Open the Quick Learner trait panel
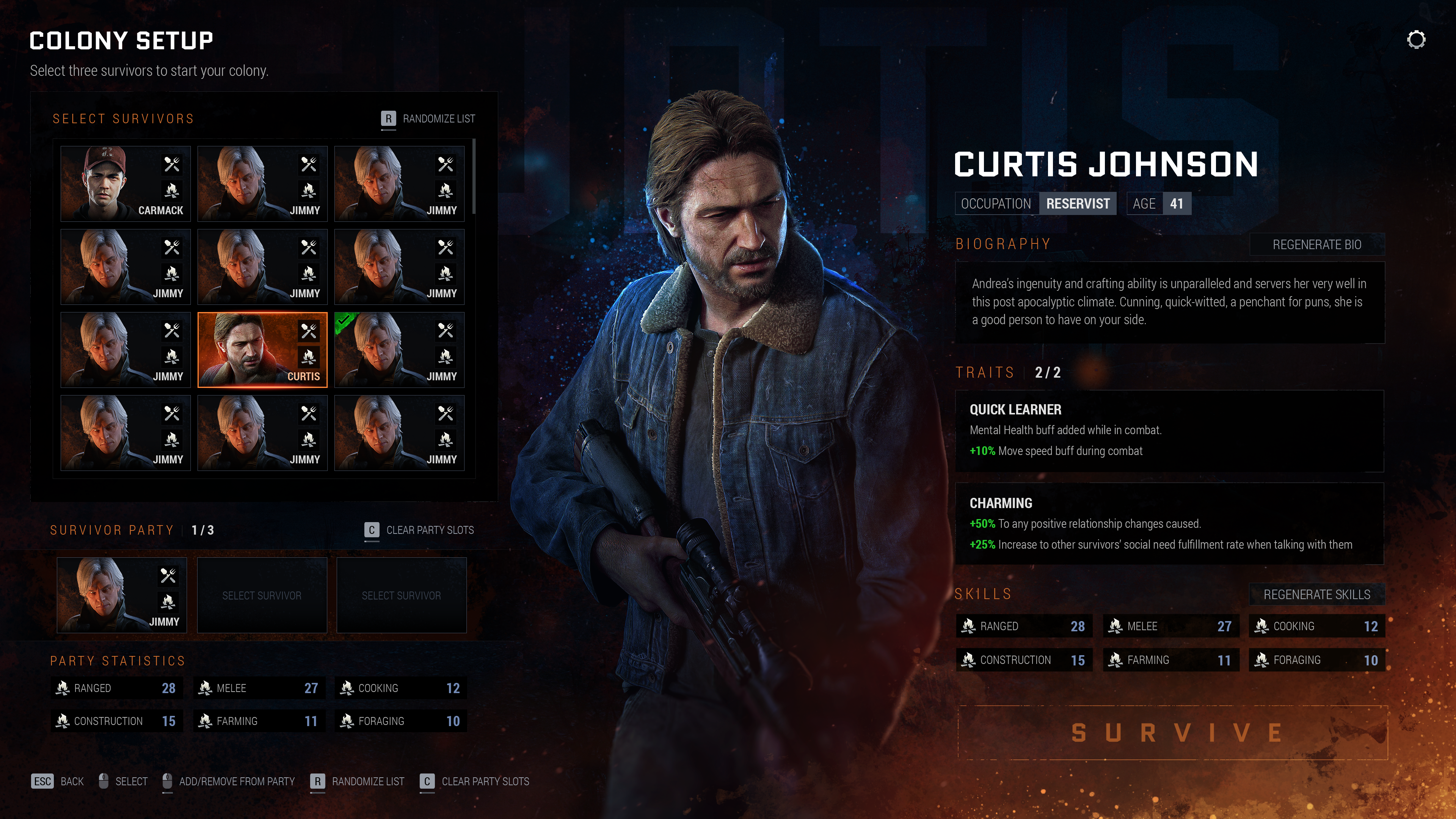 (1169, 431)
